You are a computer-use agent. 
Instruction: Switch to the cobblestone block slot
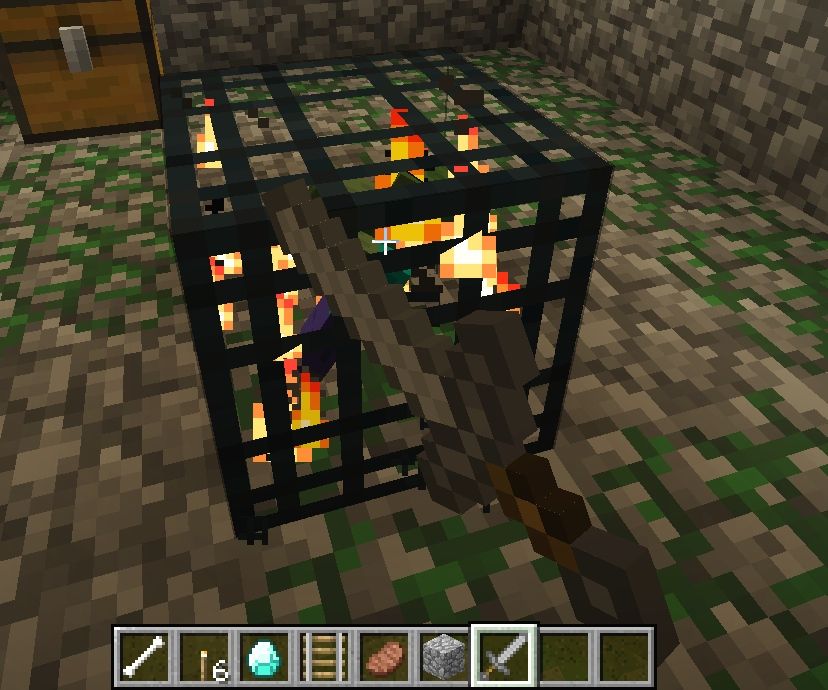[x=444, y=656]
